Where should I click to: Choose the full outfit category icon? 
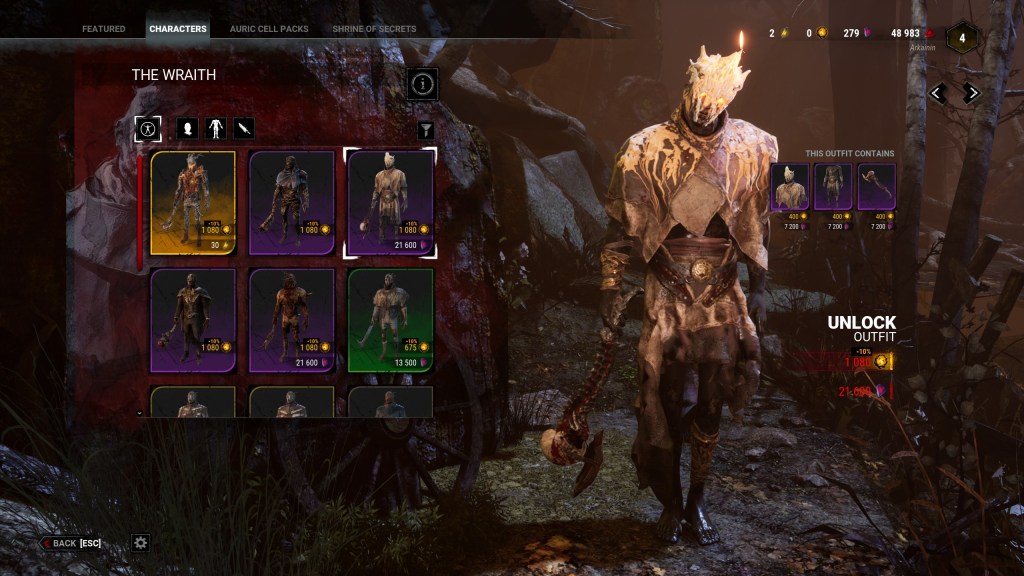[148, 129]
